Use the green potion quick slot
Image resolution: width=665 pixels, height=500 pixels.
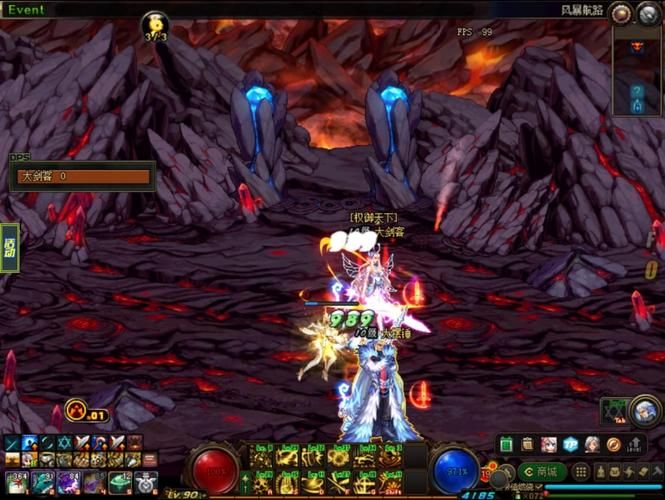pyautogui.click(x=120, y=482)
